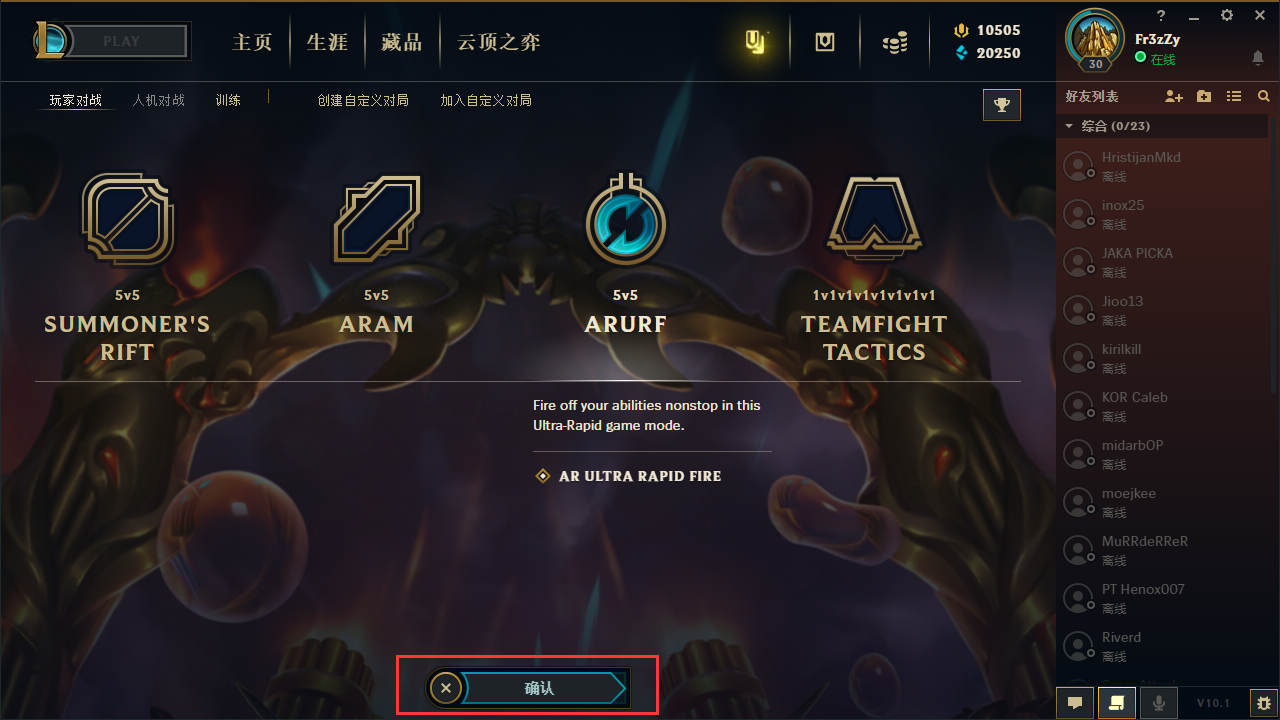Open 加入自定义对局 to join custom game
This screenshot has width=1280, height=720.
(486, 101)
